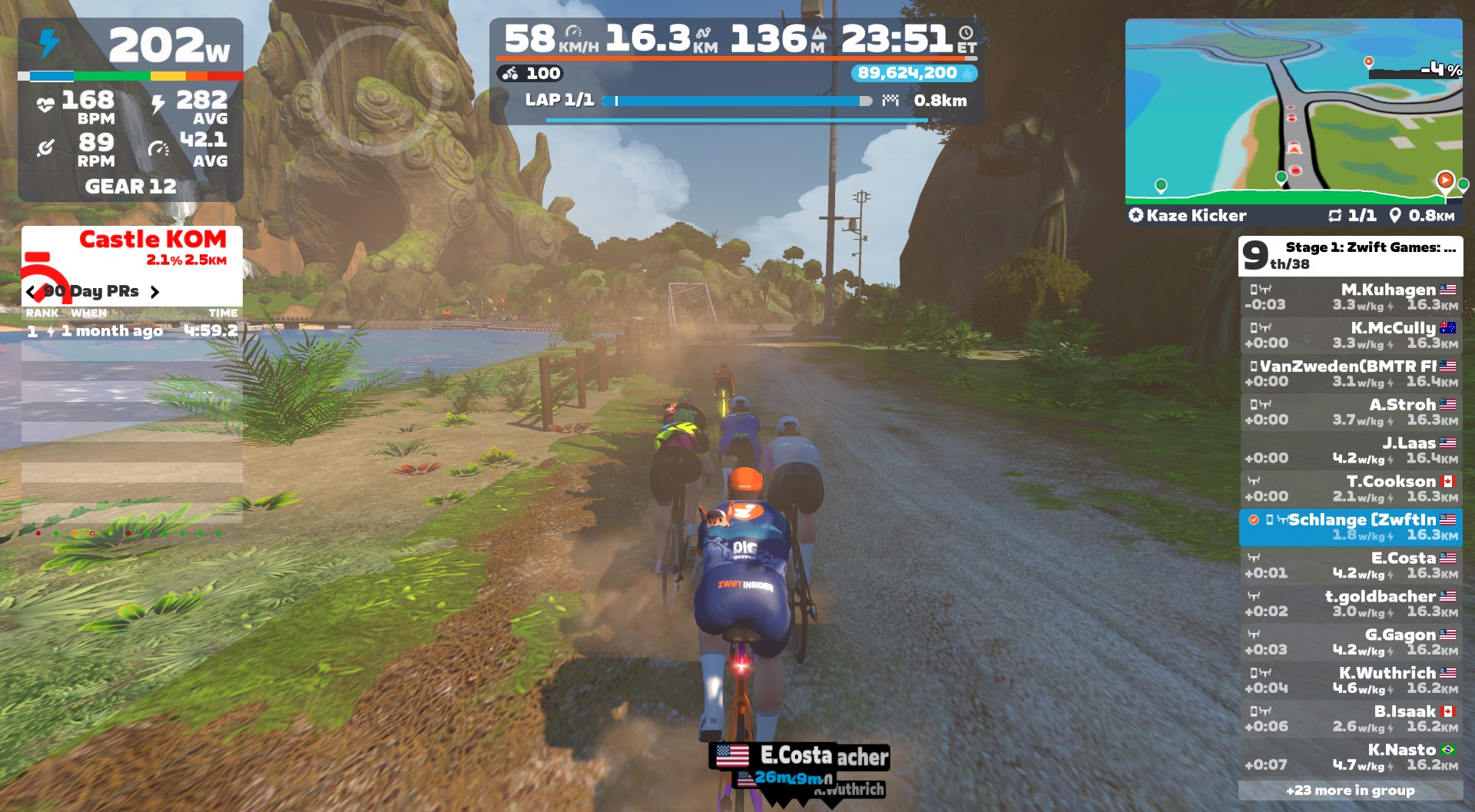The image size is (1475, 812).
Task: Select rider K.McCully in nearby riders
Action: [x=1351, y=336]
